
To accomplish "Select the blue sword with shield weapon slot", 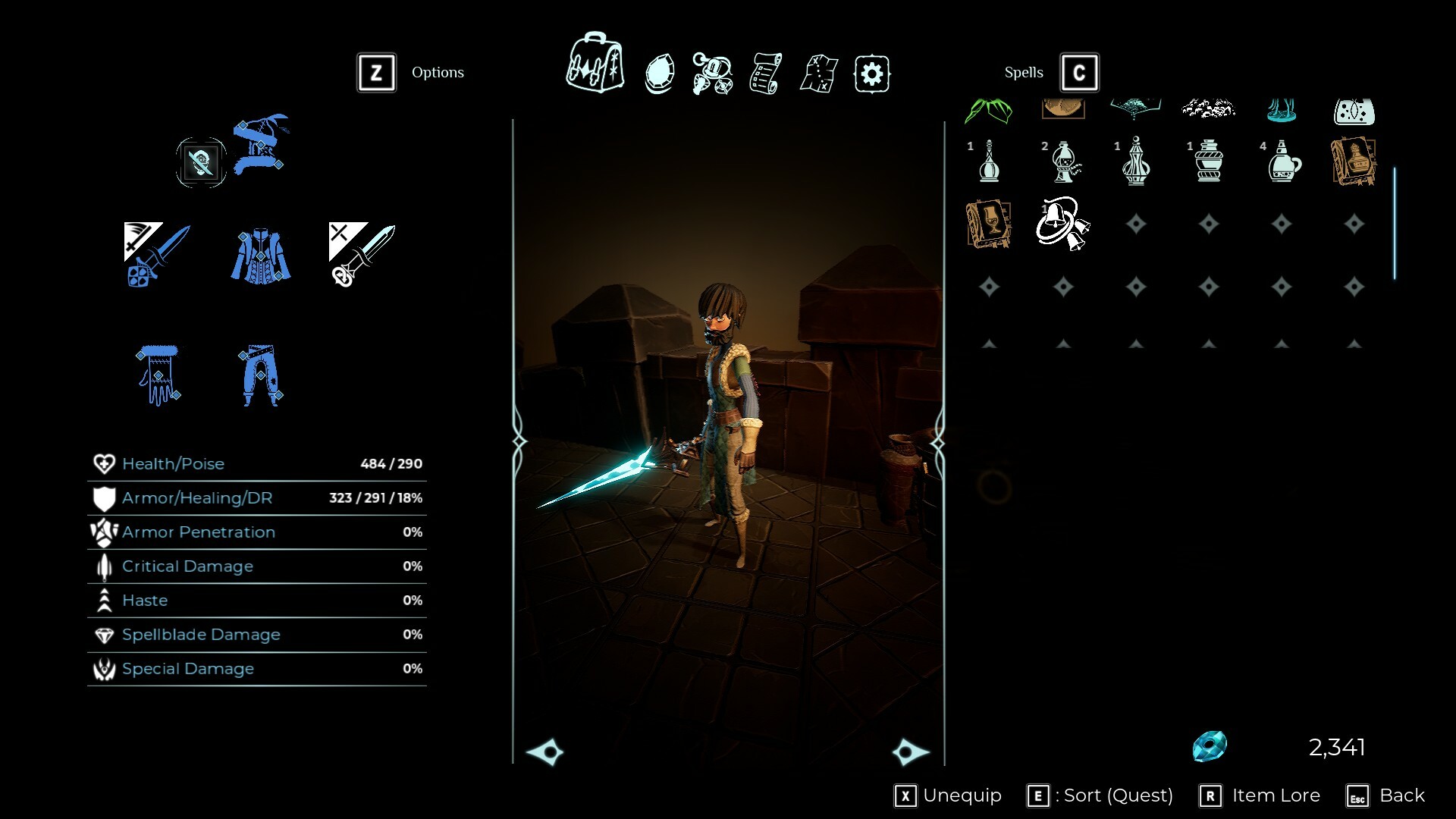I will pyautogui.click(x=157, y=255).
